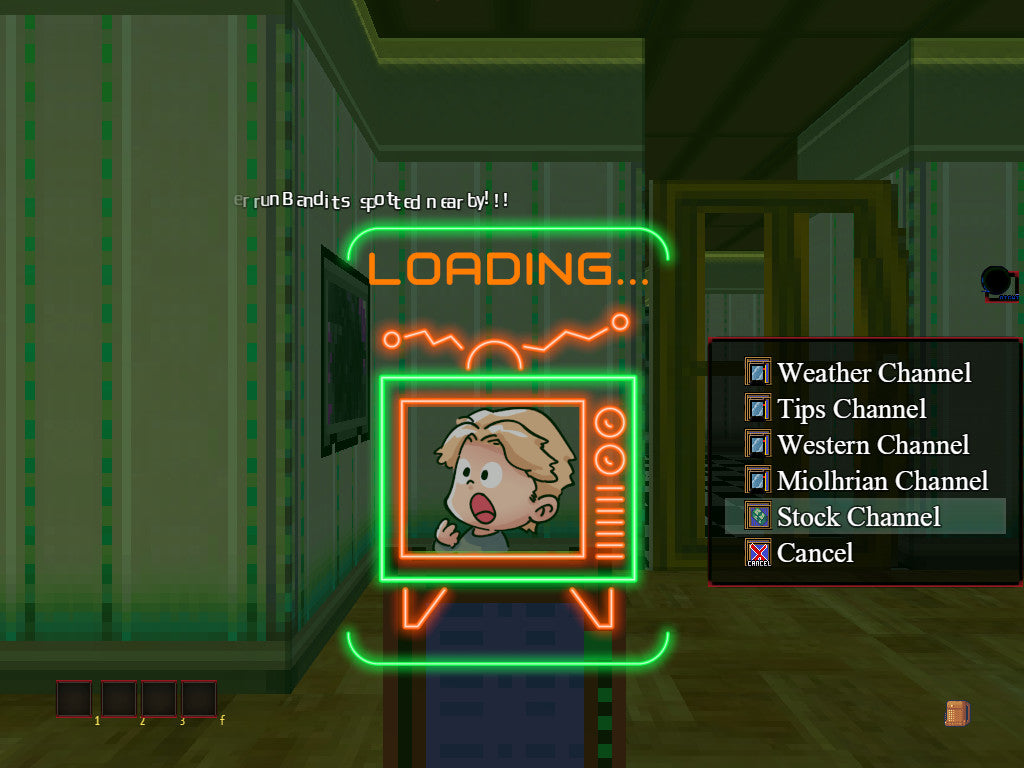Click the brown book icon
1024x768 pixels.
tap(957, 713)
